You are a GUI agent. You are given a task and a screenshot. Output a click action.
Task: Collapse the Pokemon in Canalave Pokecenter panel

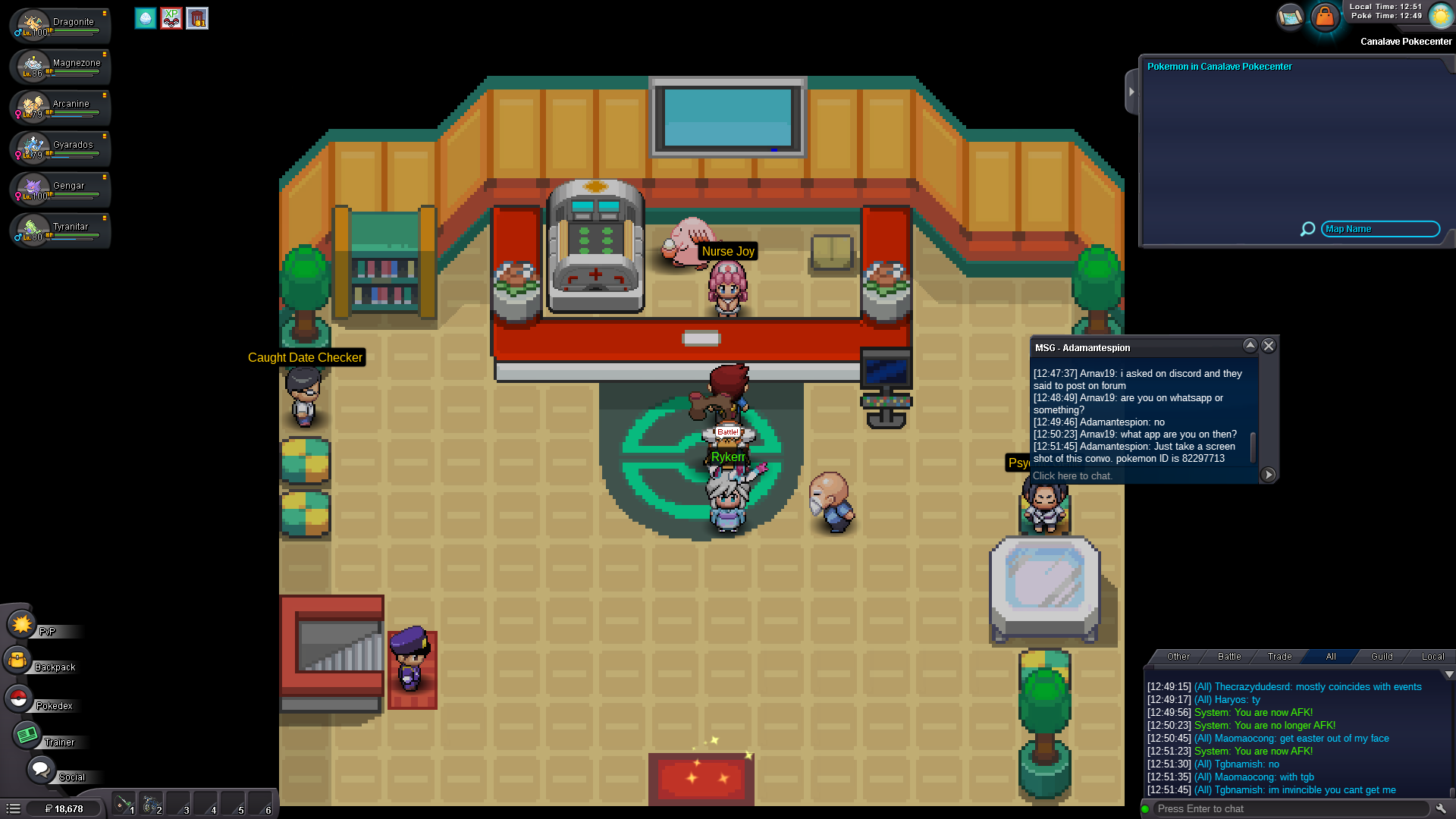click(1131, 92)
